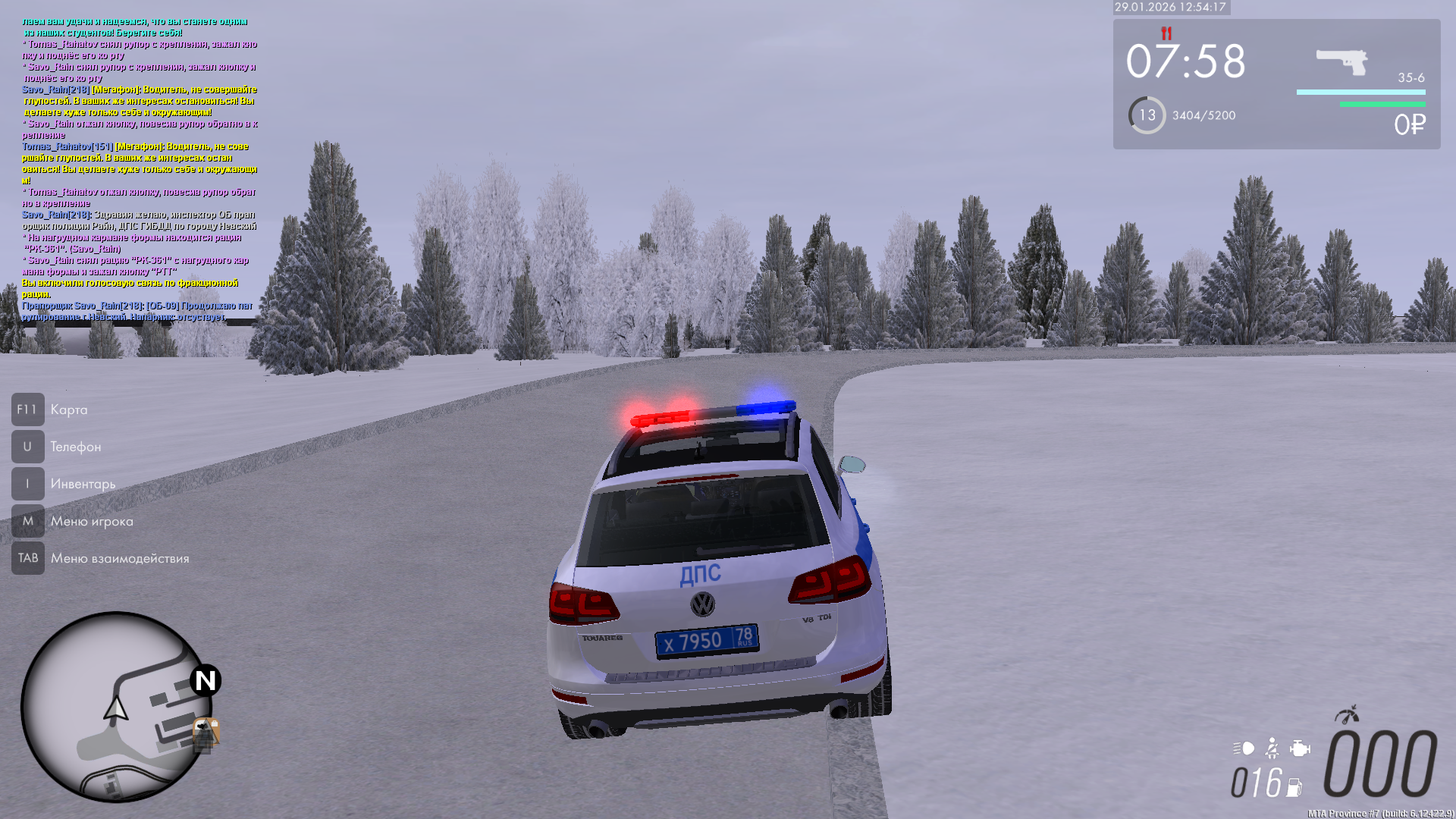The height and width of the screenshot is (819, 1456).
Task: Open the Телефон phone entry
Action: click(x=75, y=447)
